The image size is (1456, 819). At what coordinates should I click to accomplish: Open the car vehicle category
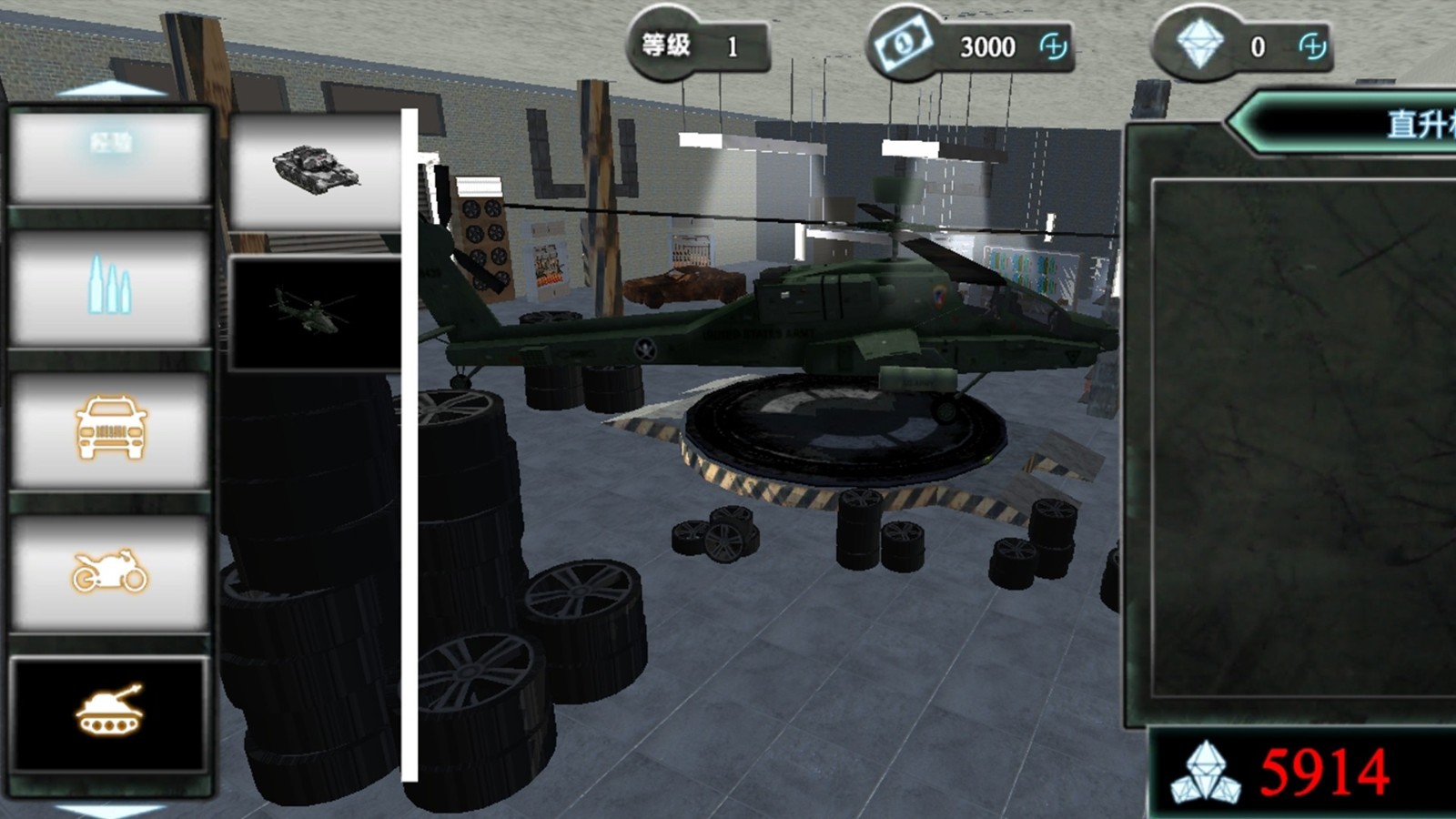click(109, 429)
